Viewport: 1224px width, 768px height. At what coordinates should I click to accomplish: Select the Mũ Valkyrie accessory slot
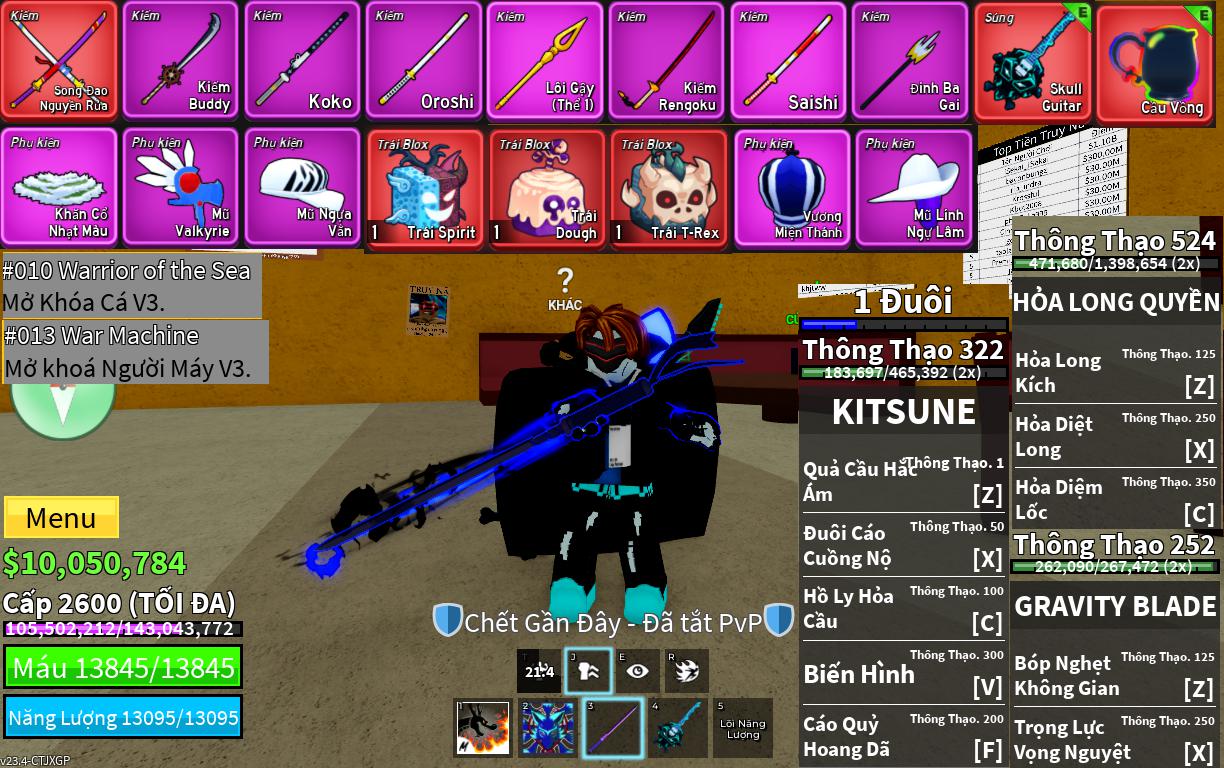pyautogui.click(x=181, y=188)
